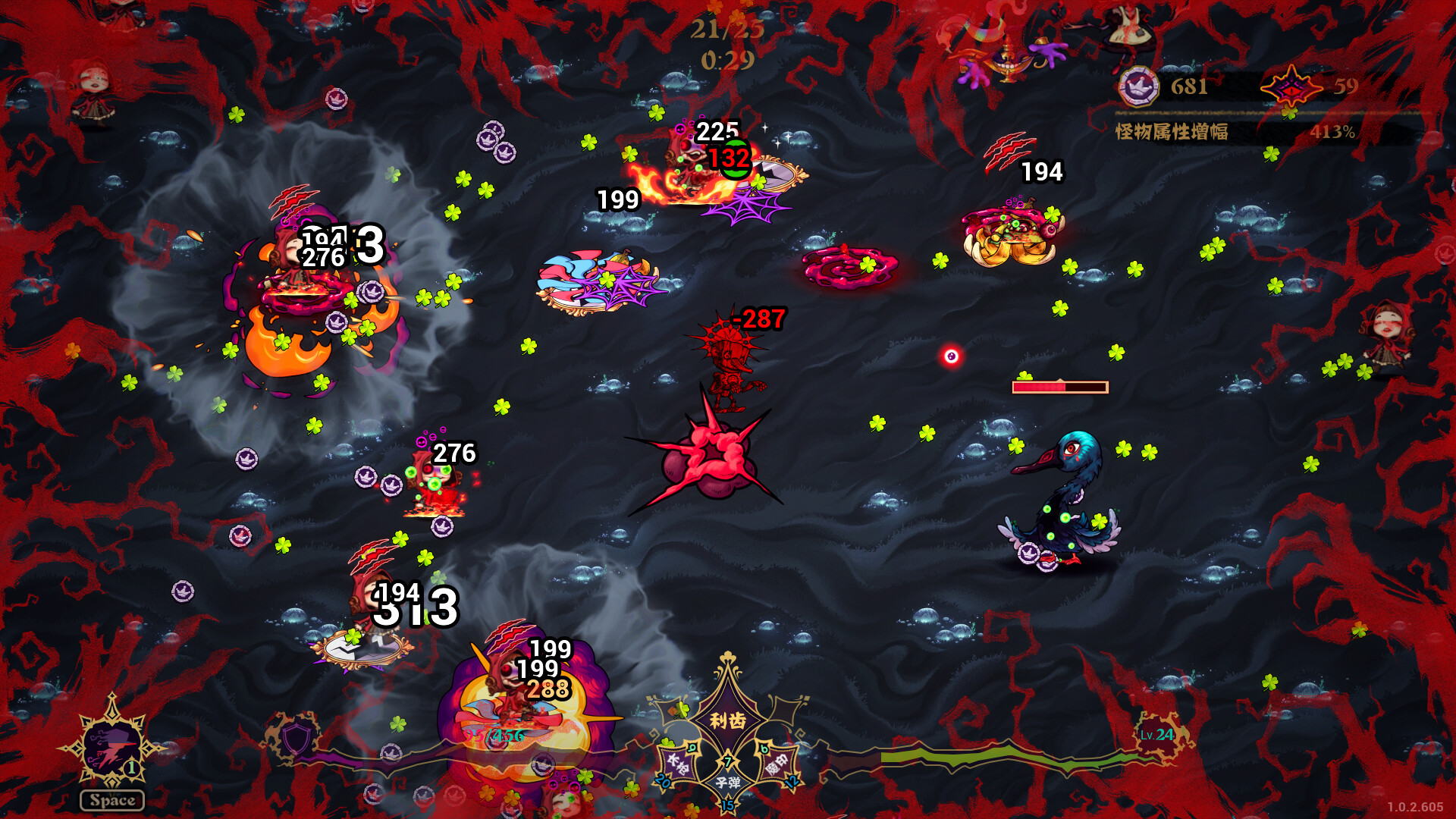The height and width of the screenshot is (819, 1456).
Task: Select the 子弹 bullet weapon icon
Action: tap(728, 783)
